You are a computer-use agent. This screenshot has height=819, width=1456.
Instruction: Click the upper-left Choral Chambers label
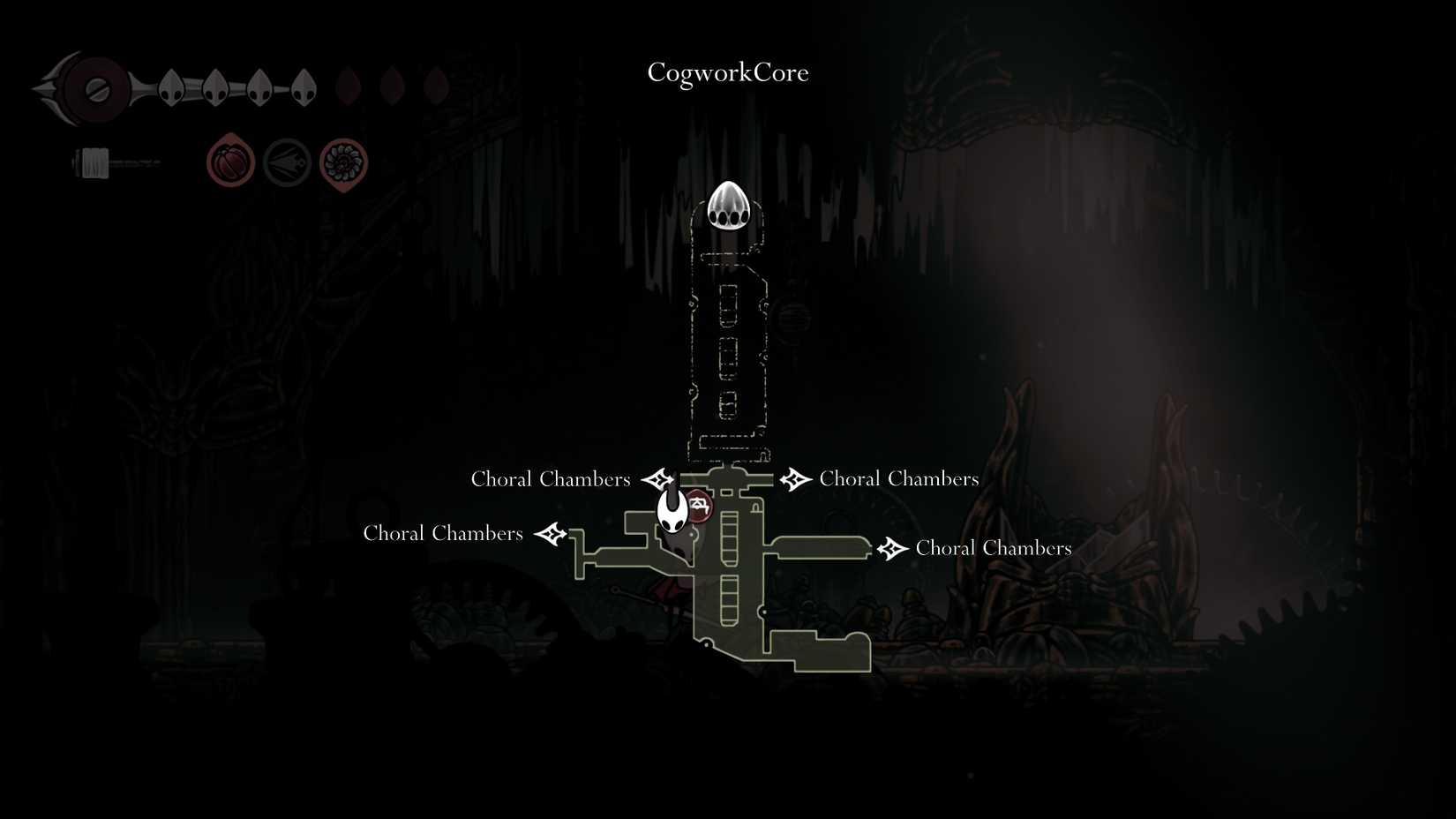pyautogui.click(x=551, y=478)
